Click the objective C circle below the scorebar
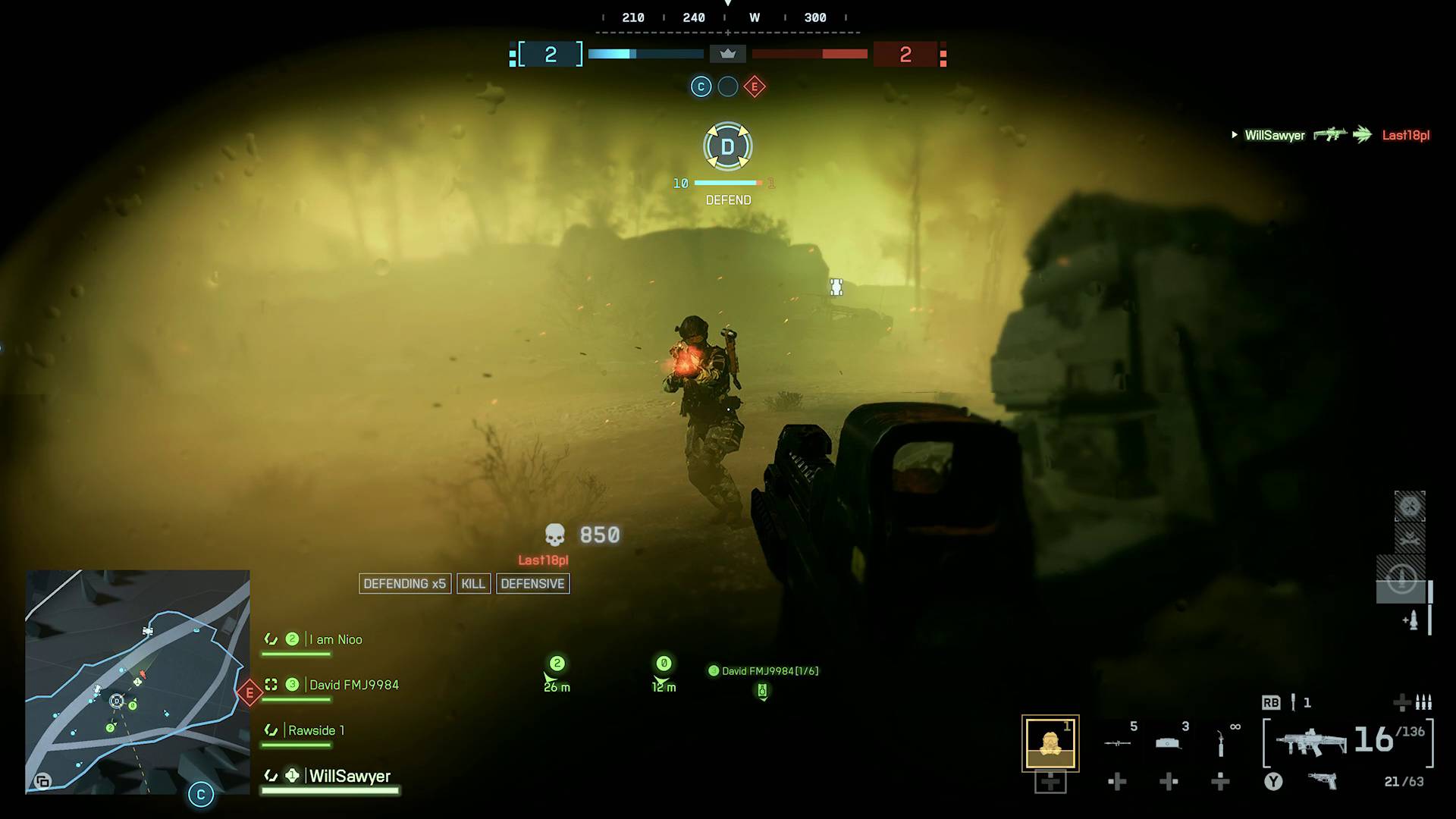 (701, 86)
